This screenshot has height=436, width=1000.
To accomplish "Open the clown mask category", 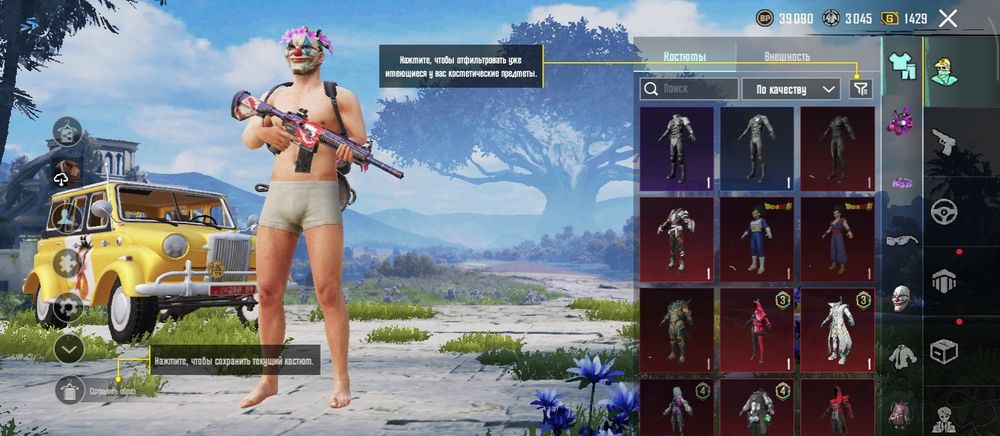I will click(x=902, y=297).
